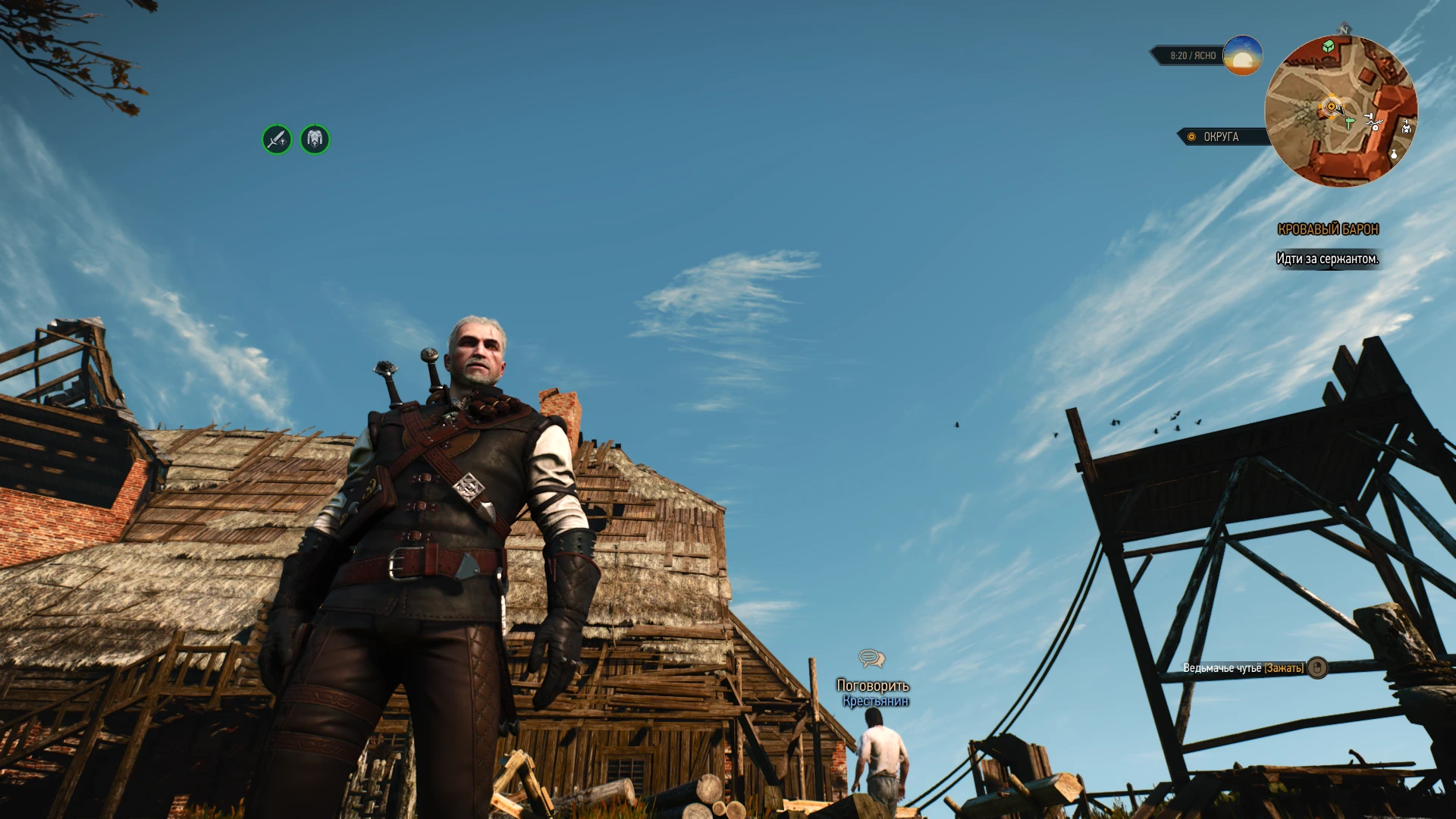Image resolution: width=1456 pixels, height=819 pixels.
Task: Click Поговорить to speak with Крестьянин
Action: 873,685
